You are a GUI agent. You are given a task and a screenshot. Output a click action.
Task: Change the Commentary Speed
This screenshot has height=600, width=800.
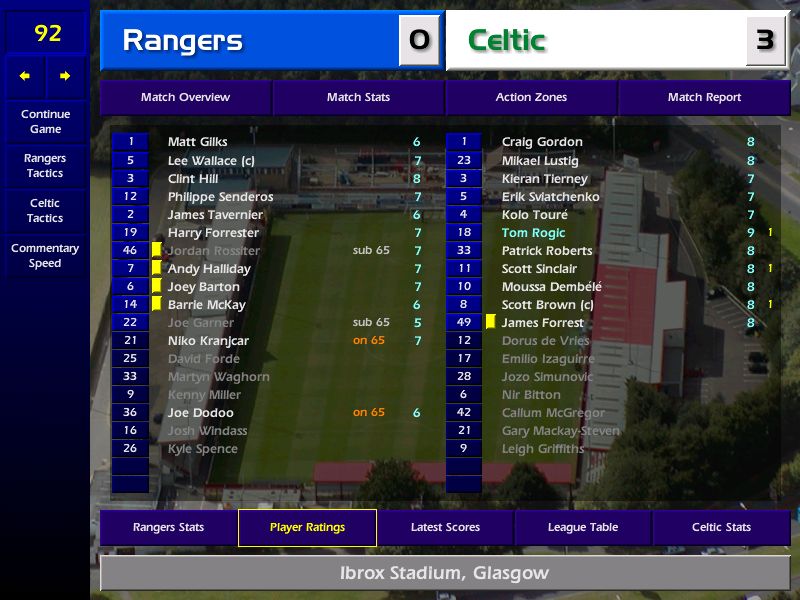(x=45, y=256)
